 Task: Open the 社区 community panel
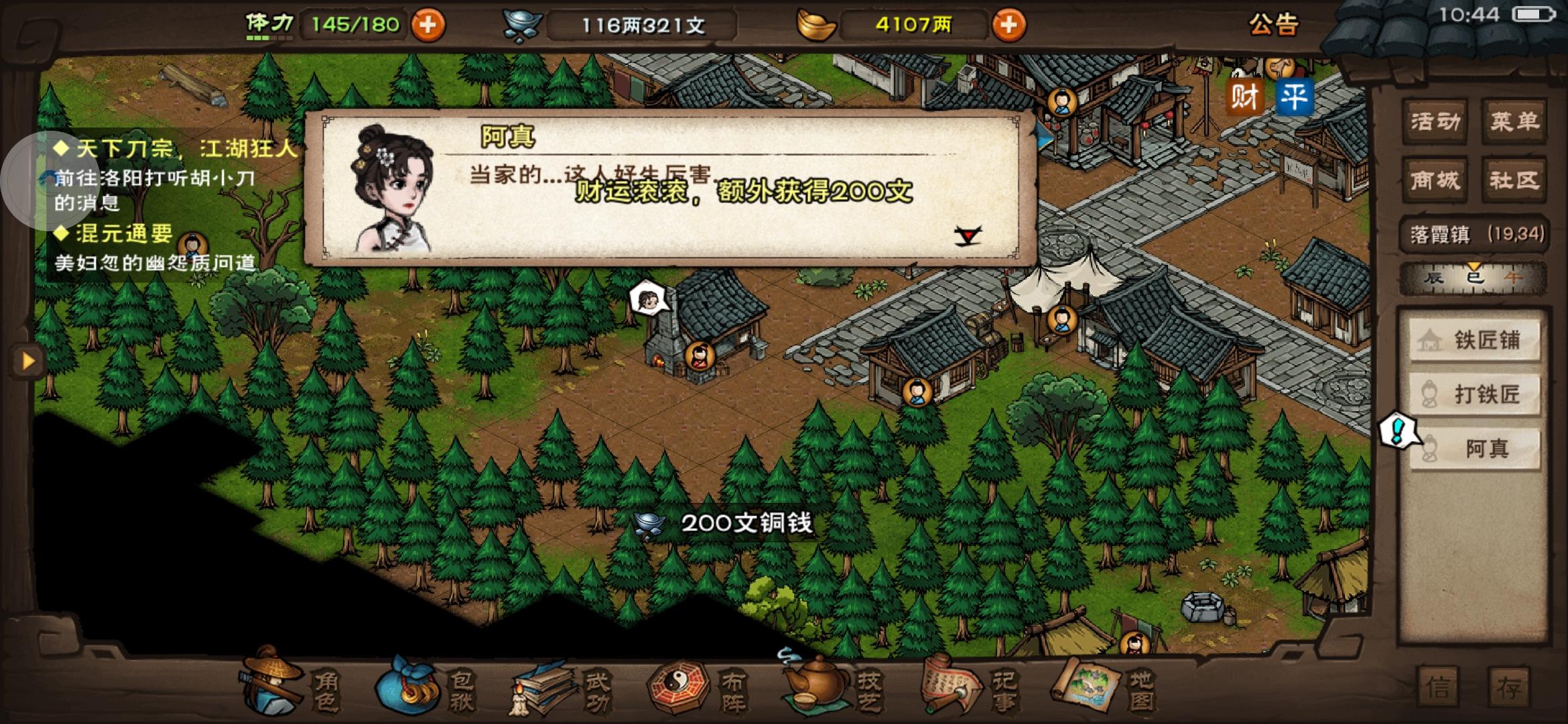pos(1516,180)
